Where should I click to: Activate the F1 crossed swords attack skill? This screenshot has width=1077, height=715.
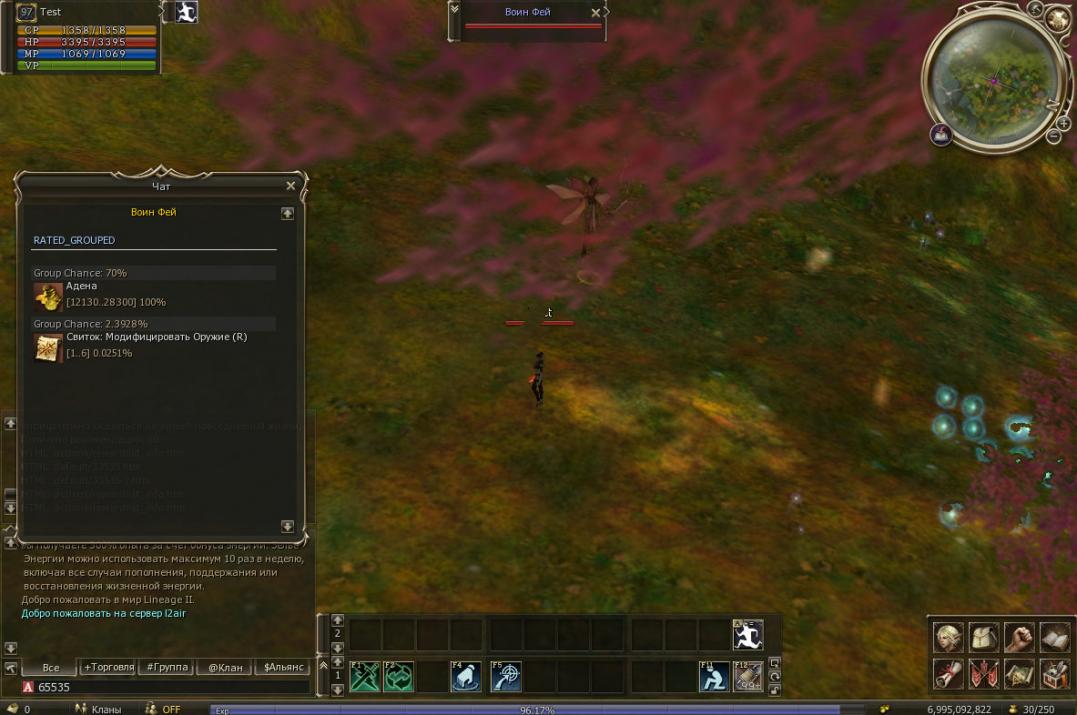tap(364, 677)
